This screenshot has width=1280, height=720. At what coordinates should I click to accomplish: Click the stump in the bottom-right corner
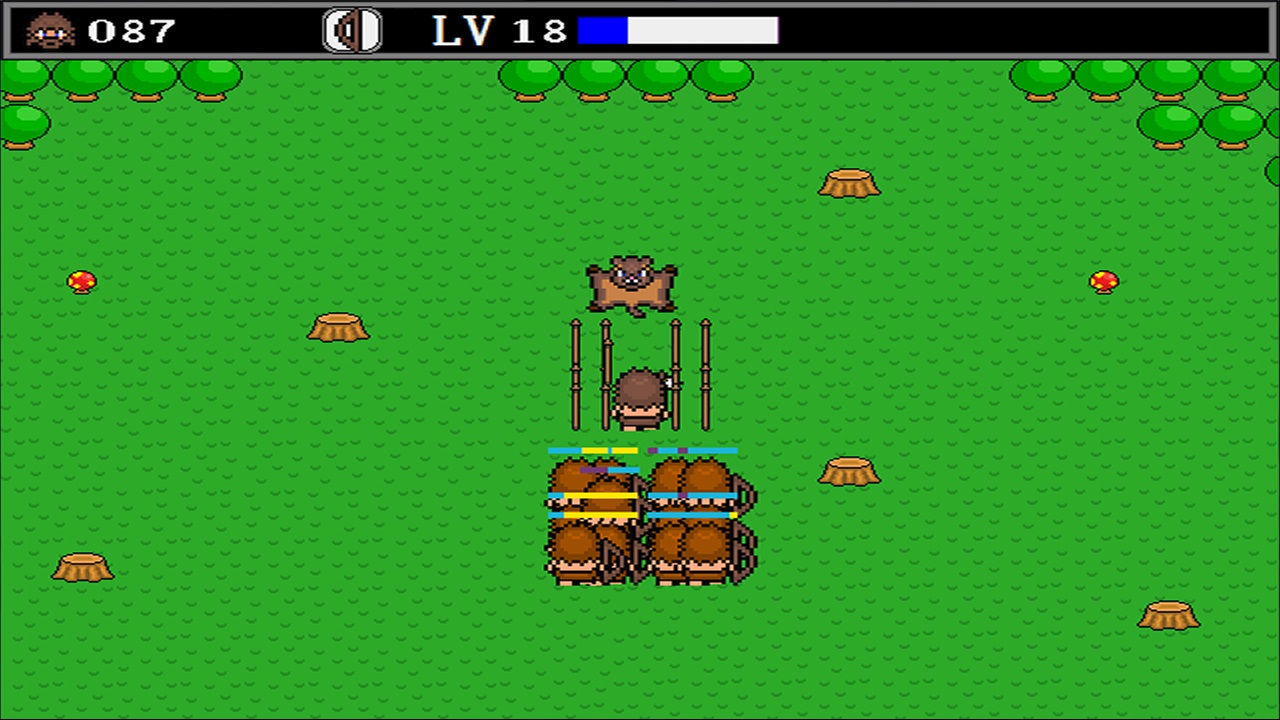1170,617
